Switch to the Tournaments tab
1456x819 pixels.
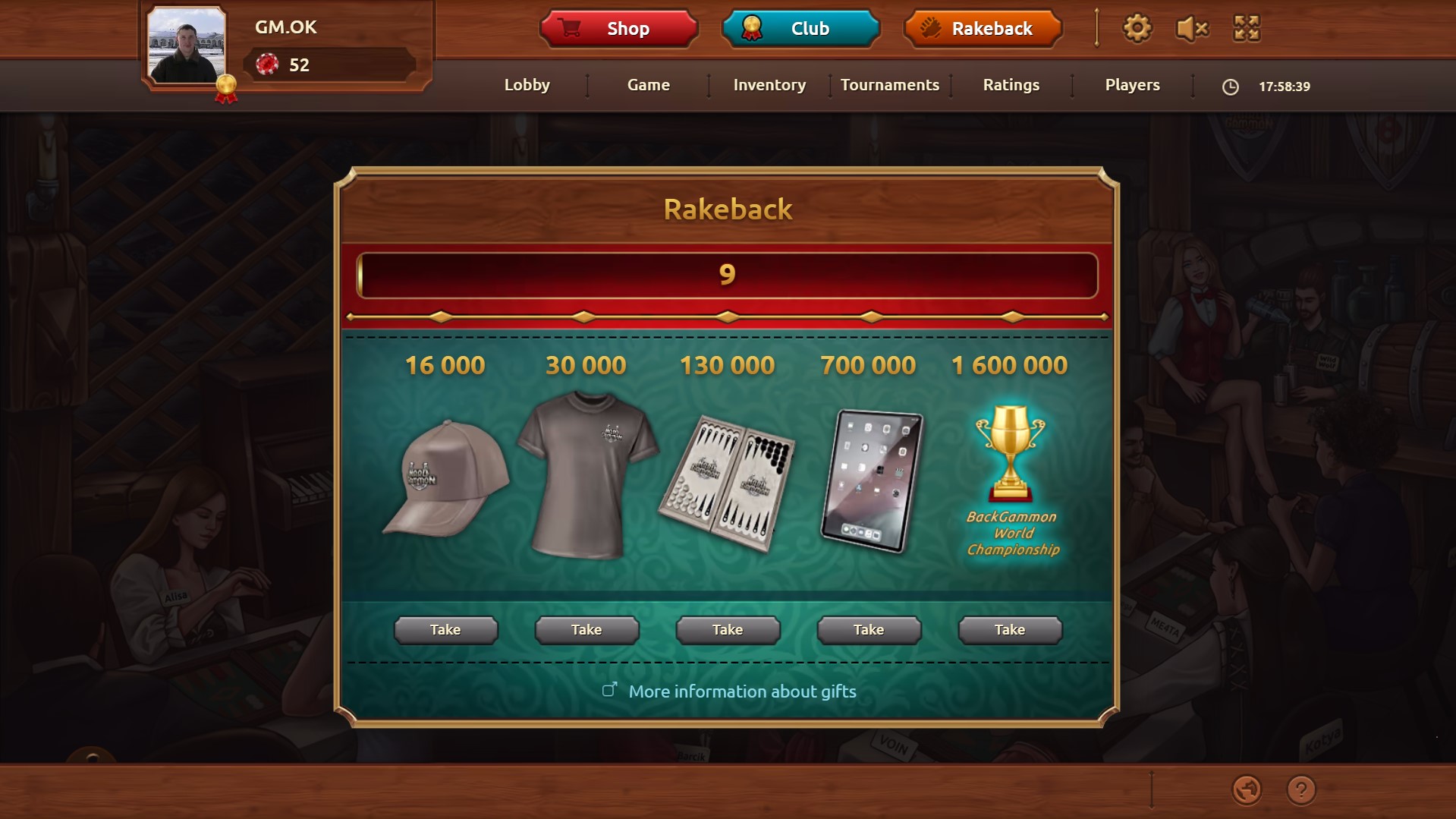pyautogui.click(x=889, y=85)
